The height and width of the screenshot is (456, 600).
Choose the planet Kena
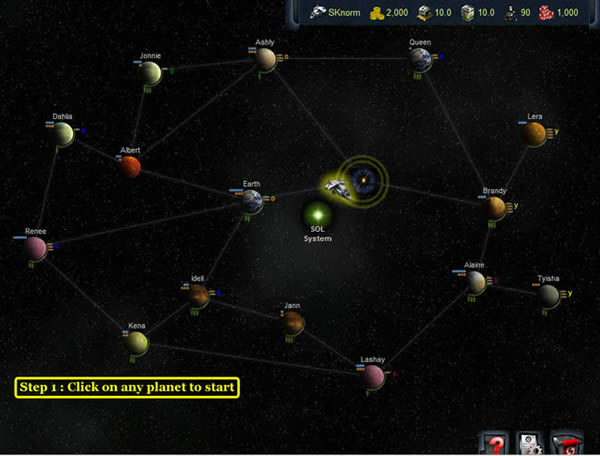[x=137, y=343]
